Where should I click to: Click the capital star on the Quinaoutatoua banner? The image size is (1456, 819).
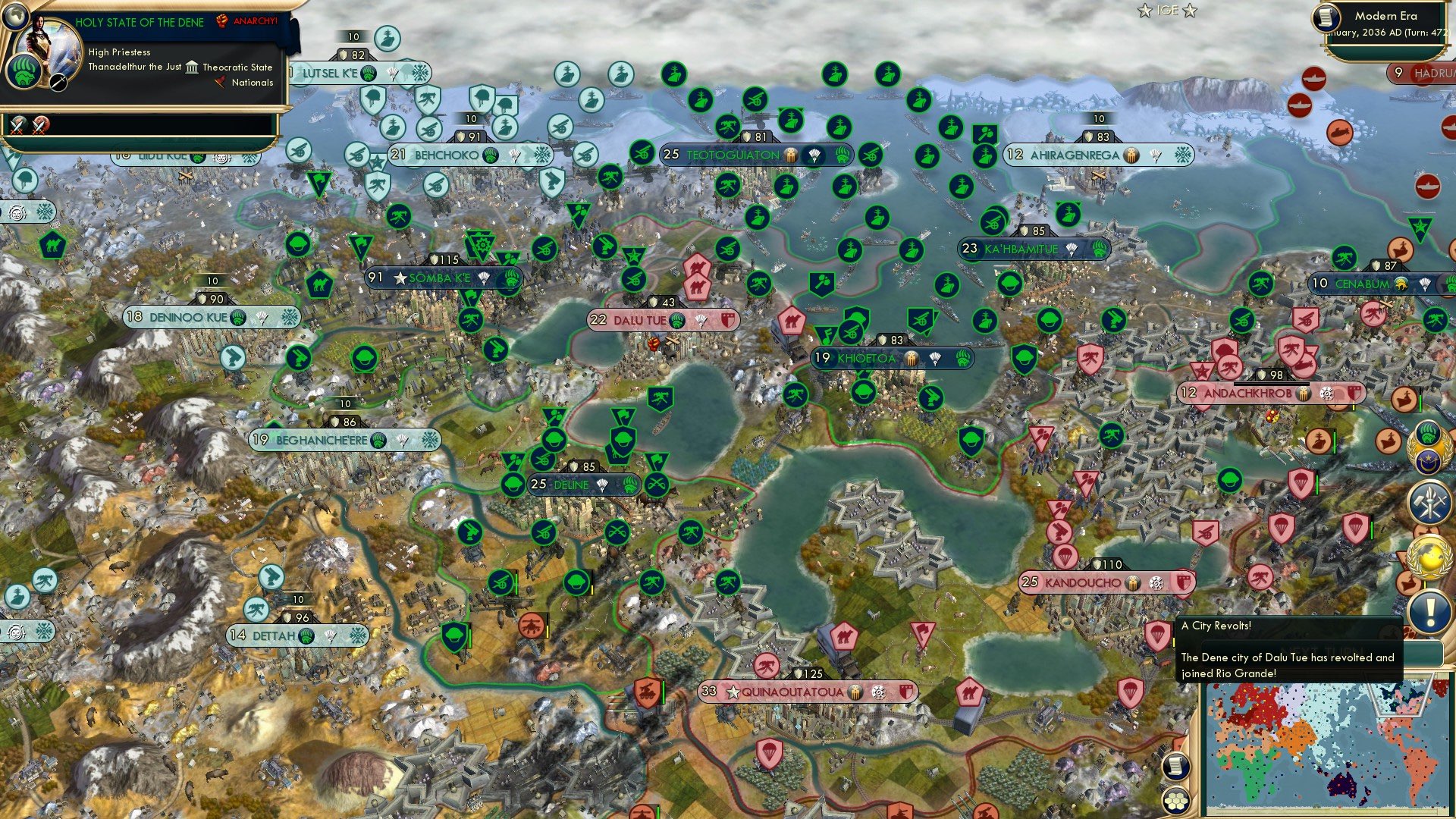coord(733,691)
